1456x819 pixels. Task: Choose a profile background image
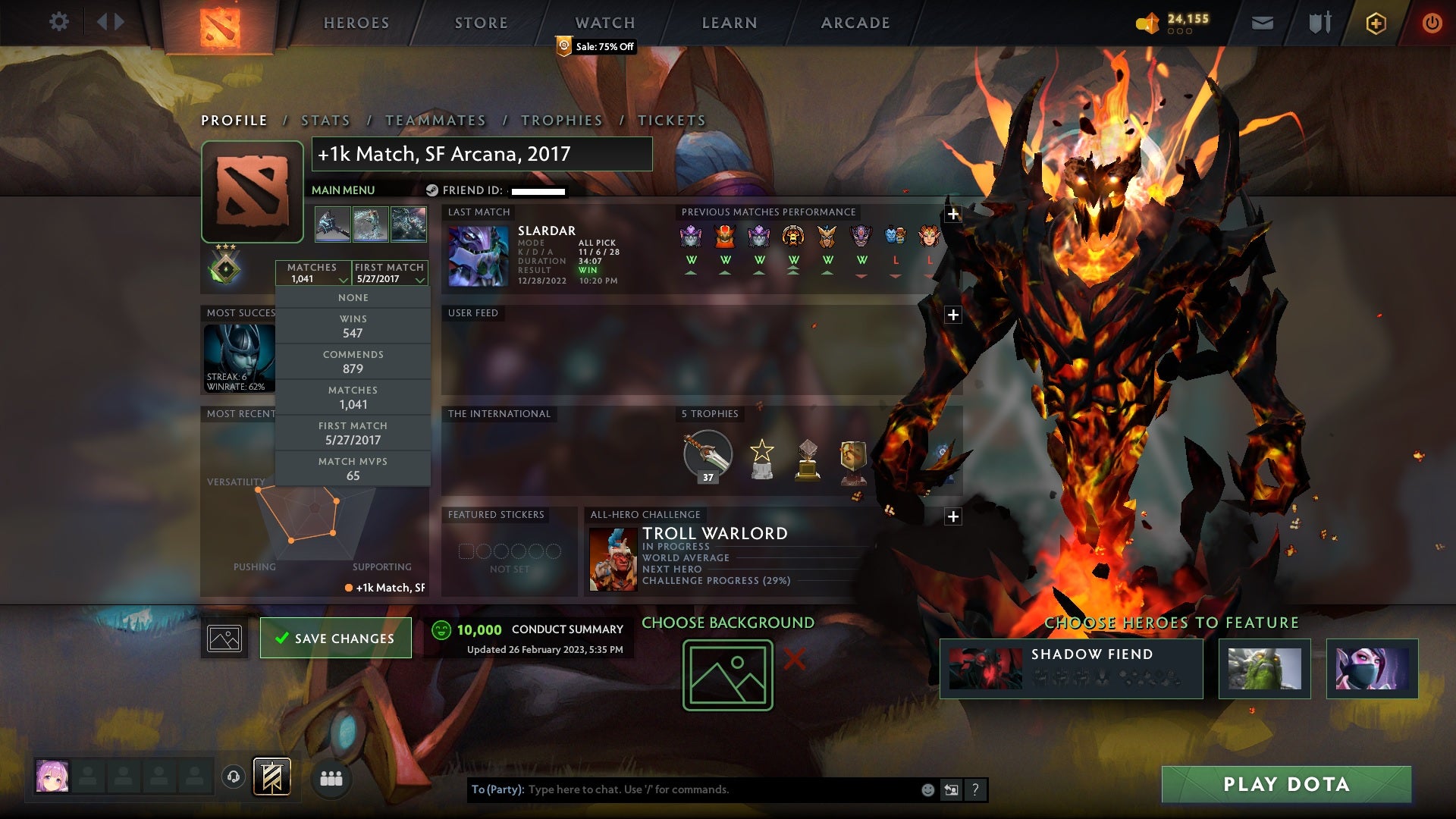tap(727, 675)
